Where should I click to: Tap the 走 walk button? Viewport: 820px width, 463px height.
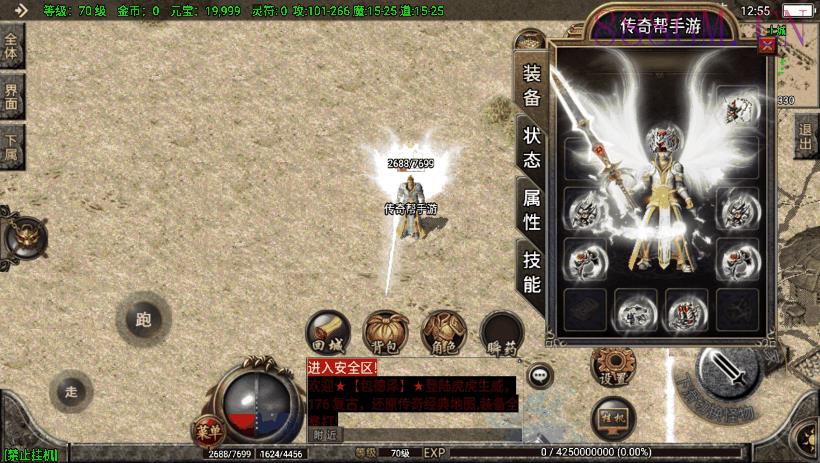pyautogui.click(x=71, y=391)
